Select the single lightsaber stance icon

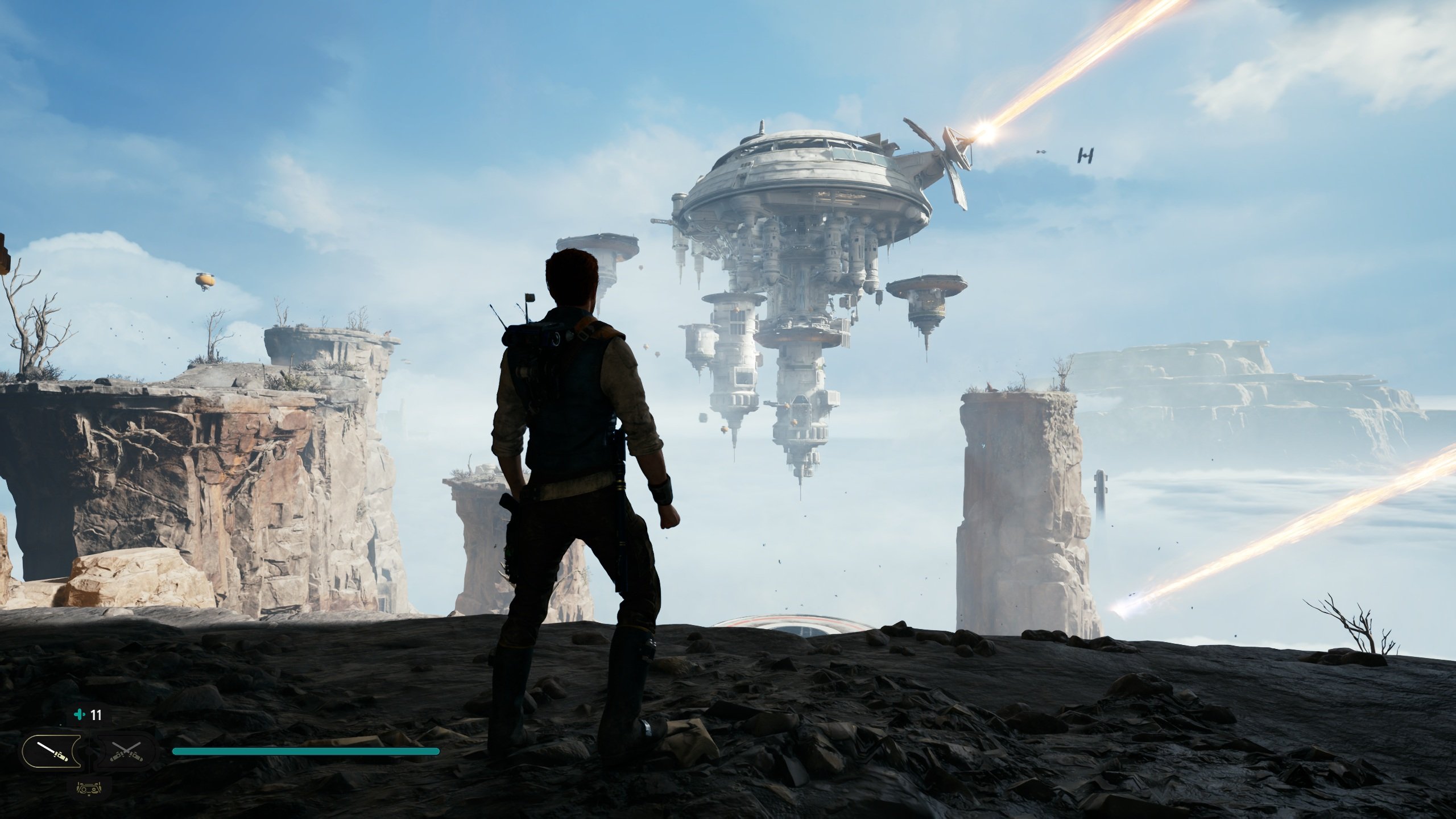click(x=51, y=751)
